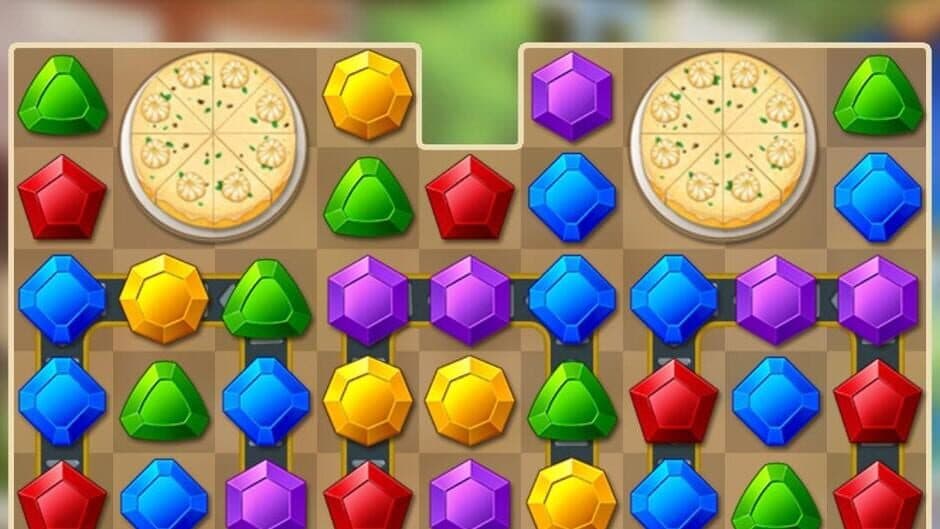This screenshot has width=940, height=529.
Task: Tap the yellow gem in the top row
Action: click(x=367, y=95)
